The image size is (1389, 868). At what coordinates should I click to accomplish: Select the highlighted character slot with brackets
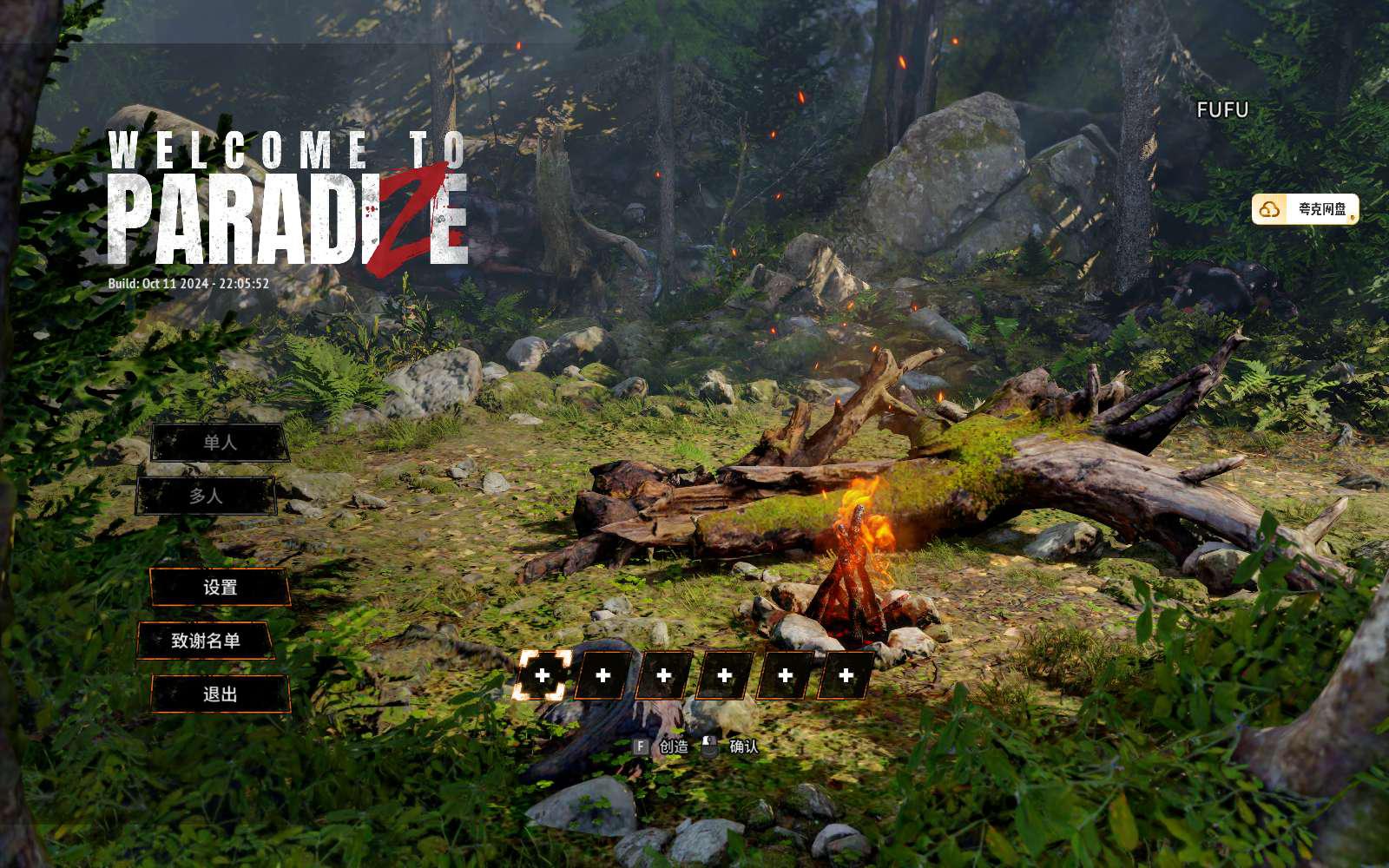pyautogui.click(x=543, y=675)
